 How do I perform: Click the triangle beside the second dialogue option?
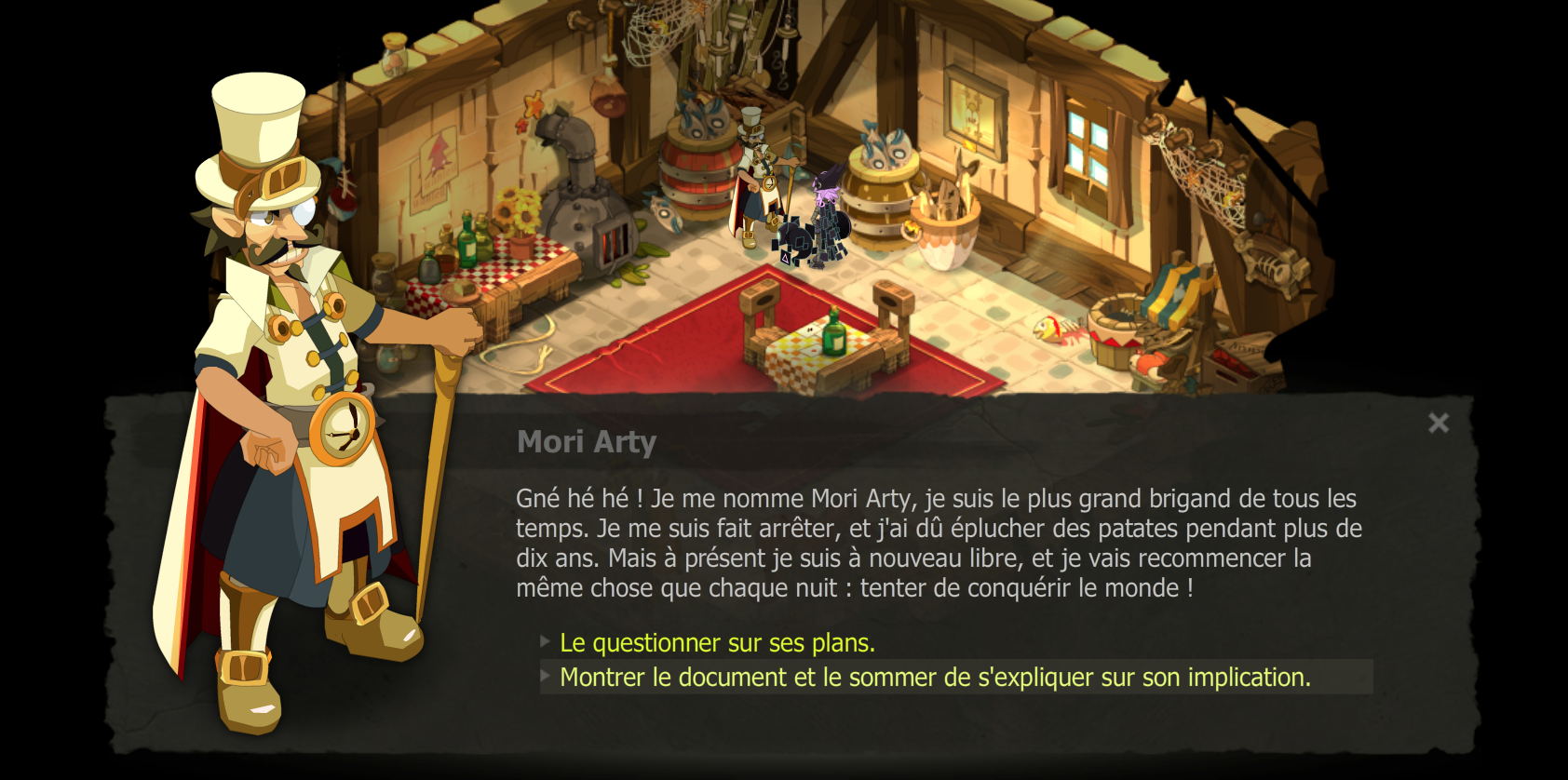coord(544,678)
